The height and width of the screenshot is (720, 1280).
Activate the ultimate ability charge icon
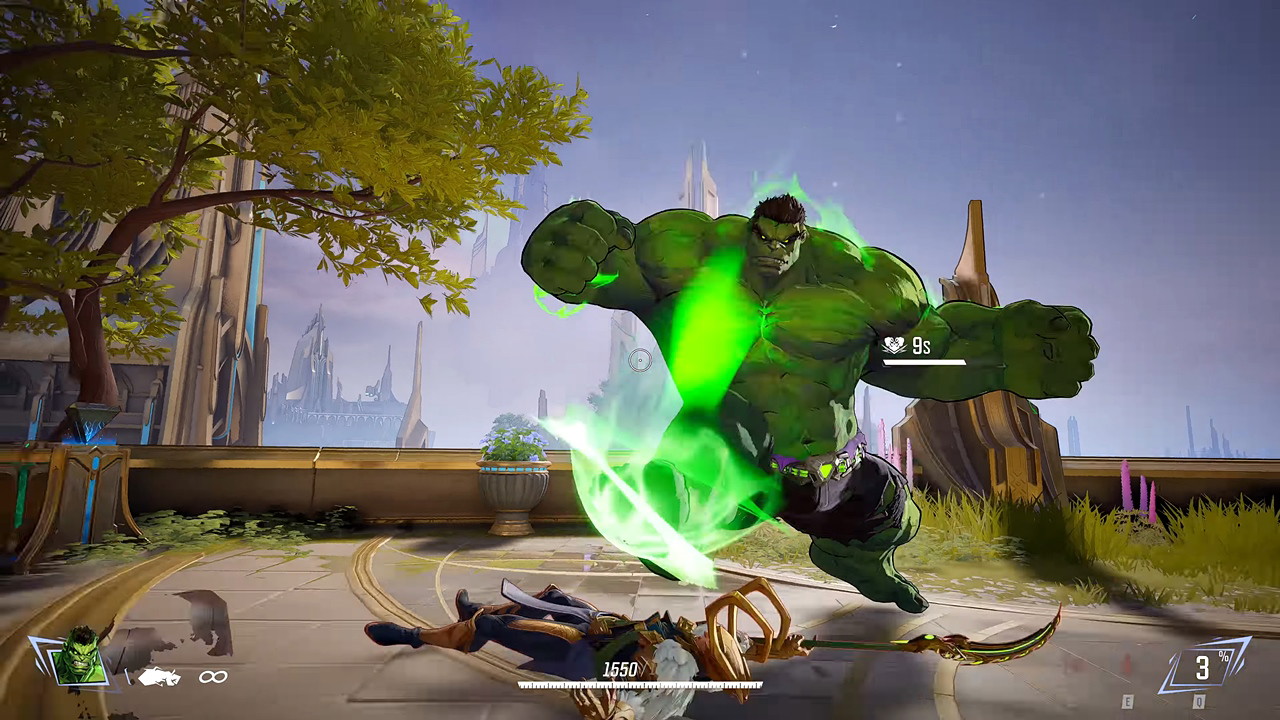1204,666
